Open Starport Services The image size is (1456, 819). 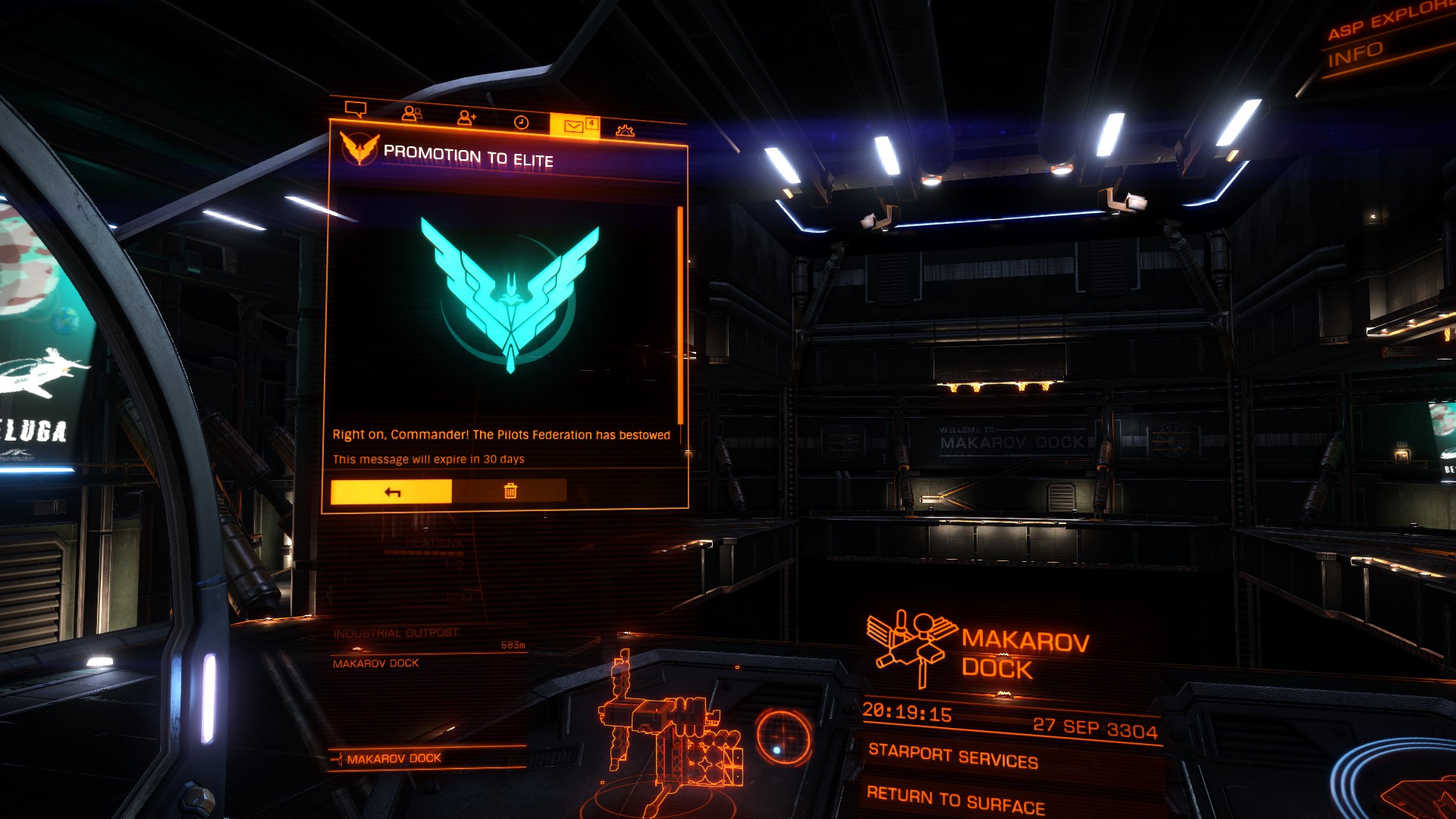[x=952, y=756]
